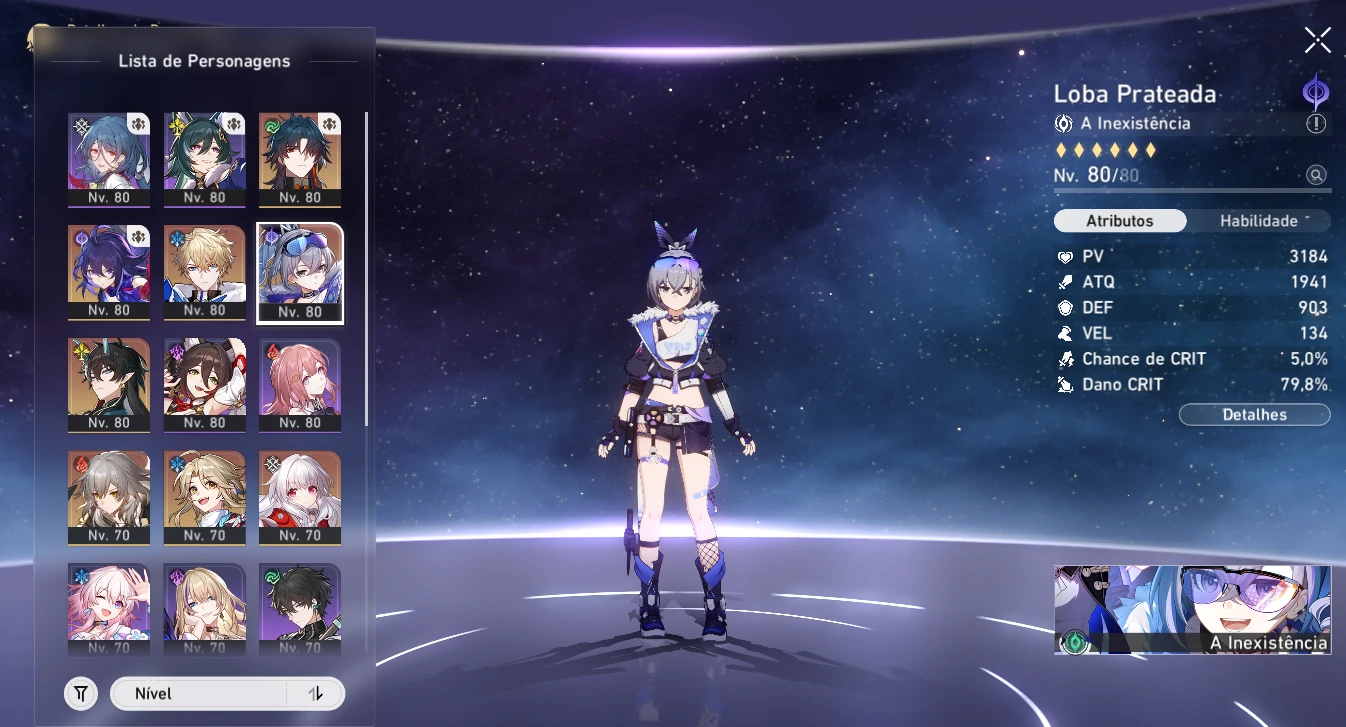Image resolution: width=1346 pixels, height=727 pixels.
Task: Click the magnifier icon beside Nv. 80/80
Action: 1318,174
